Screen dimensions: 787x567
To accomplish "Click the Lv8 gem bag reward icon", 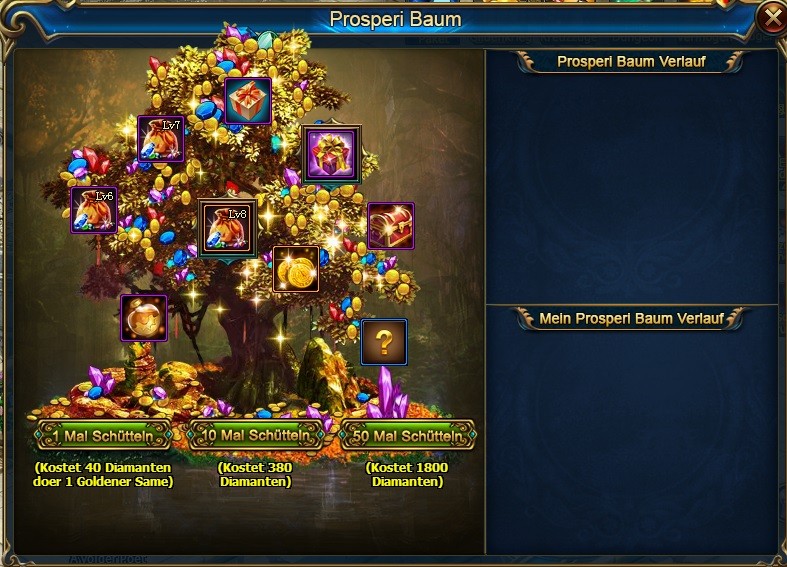I will pyautogui.click(x=226, y=228).
